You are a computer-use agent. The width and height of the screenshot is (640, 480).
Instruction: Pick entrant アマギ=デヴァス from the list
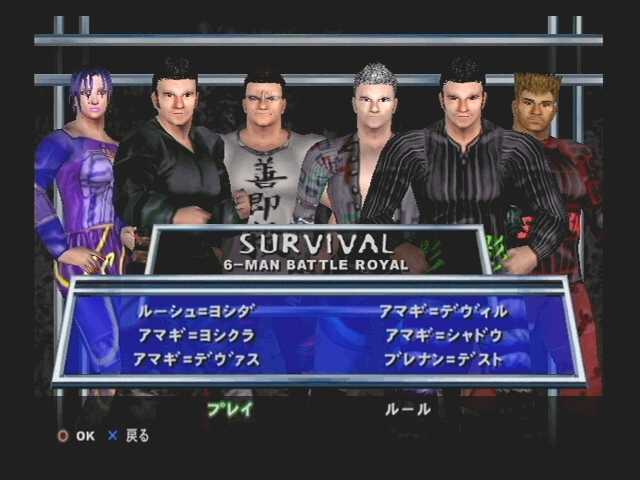point(196,359)
